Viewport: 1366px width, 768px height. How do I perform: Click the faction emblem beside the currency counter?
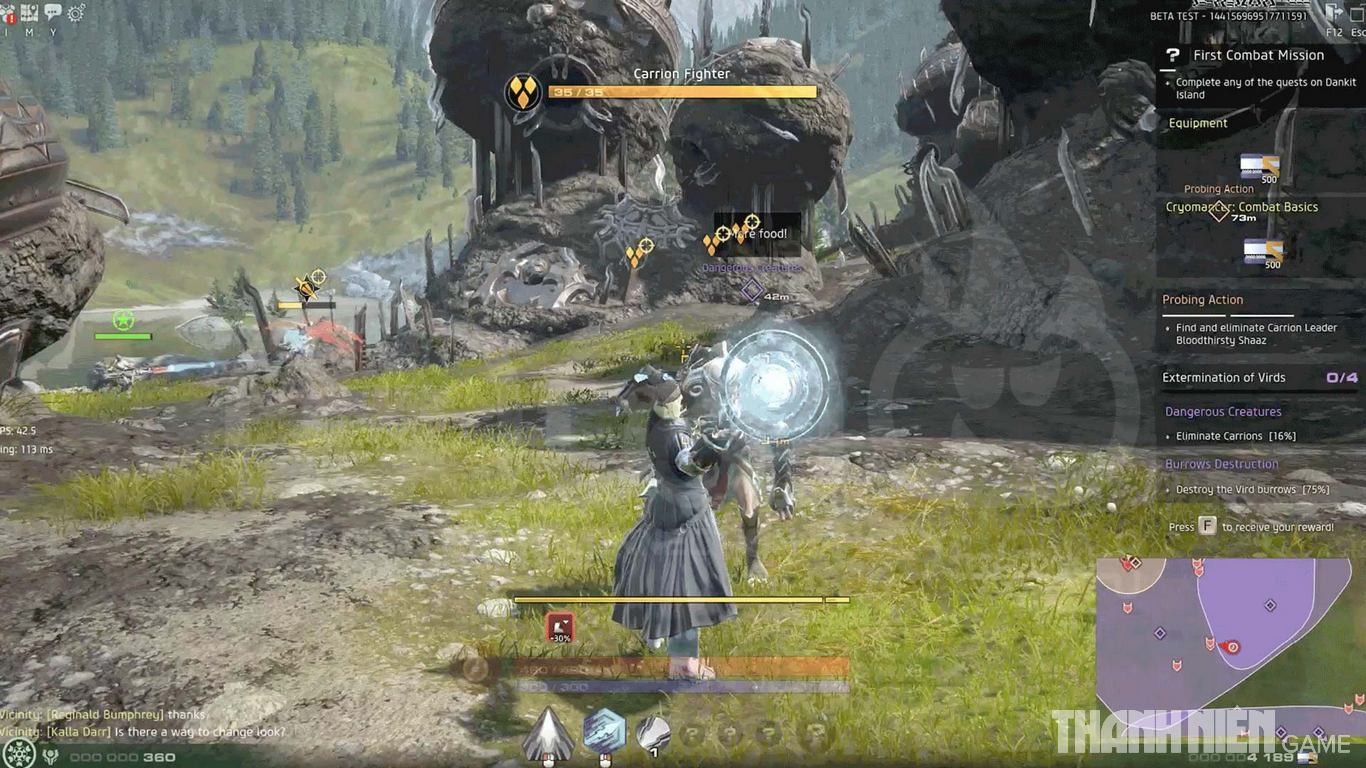(50, 755)
